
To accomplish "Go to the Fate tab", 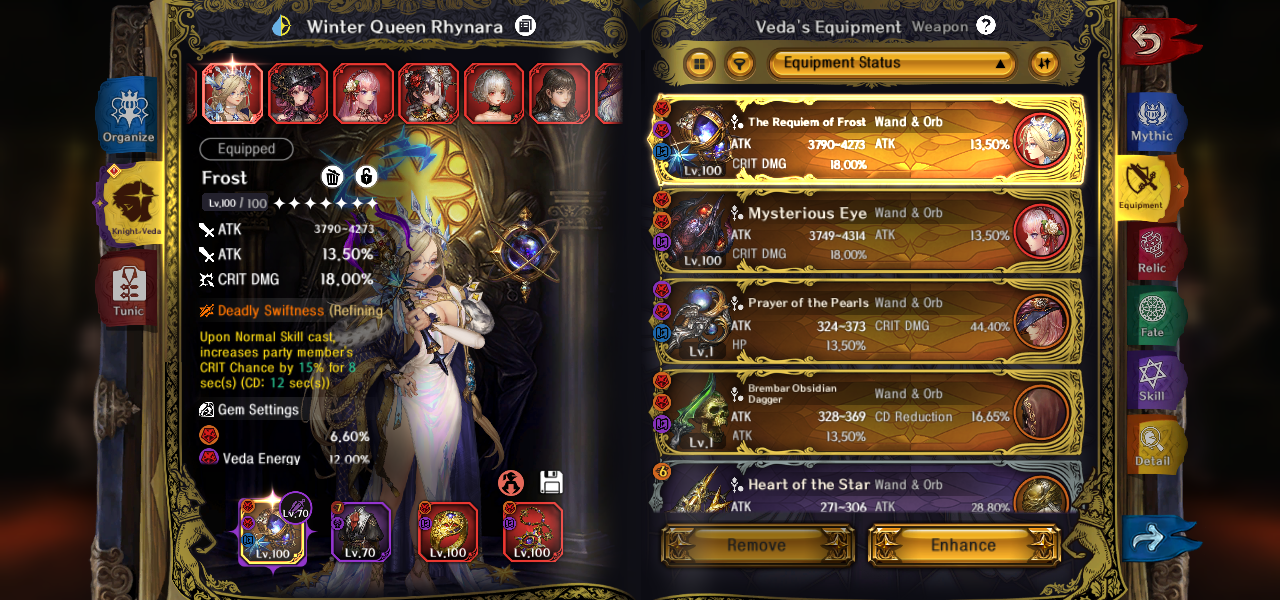I will coord(1152,317).
